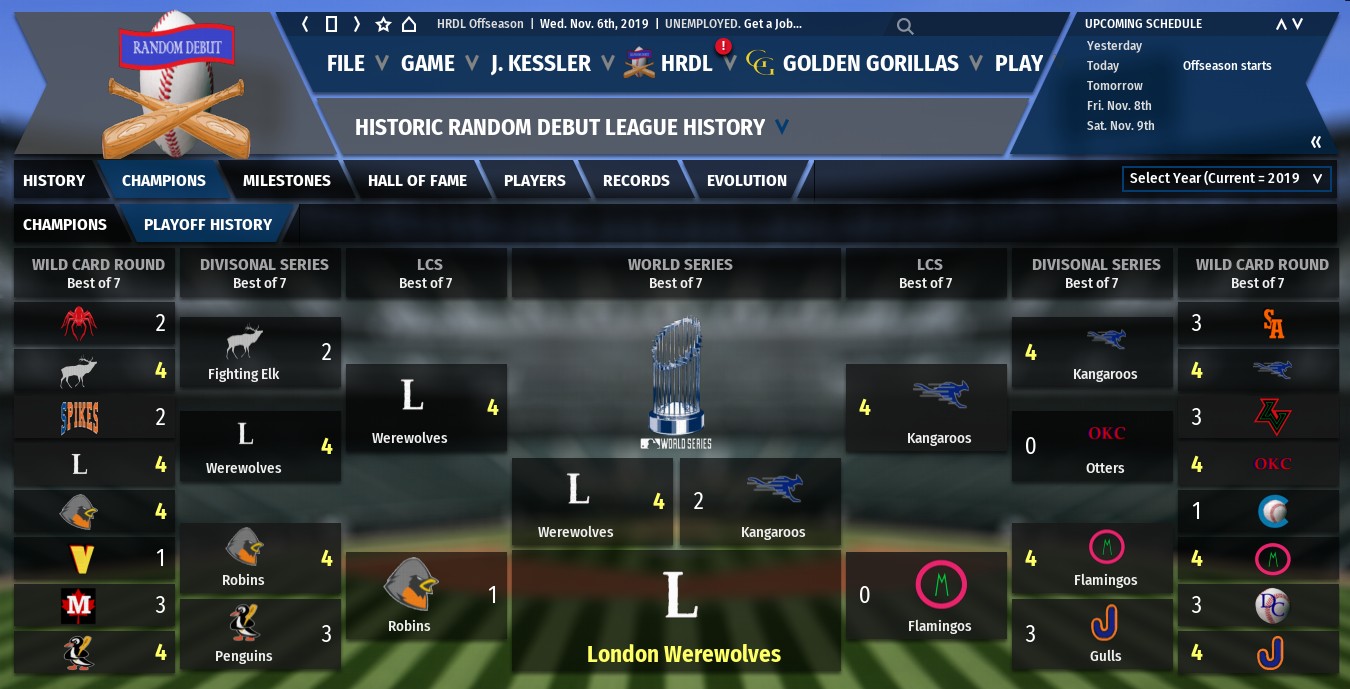
Task: Collapse the upcoming schedule panel
Action: coord(1316,142)
